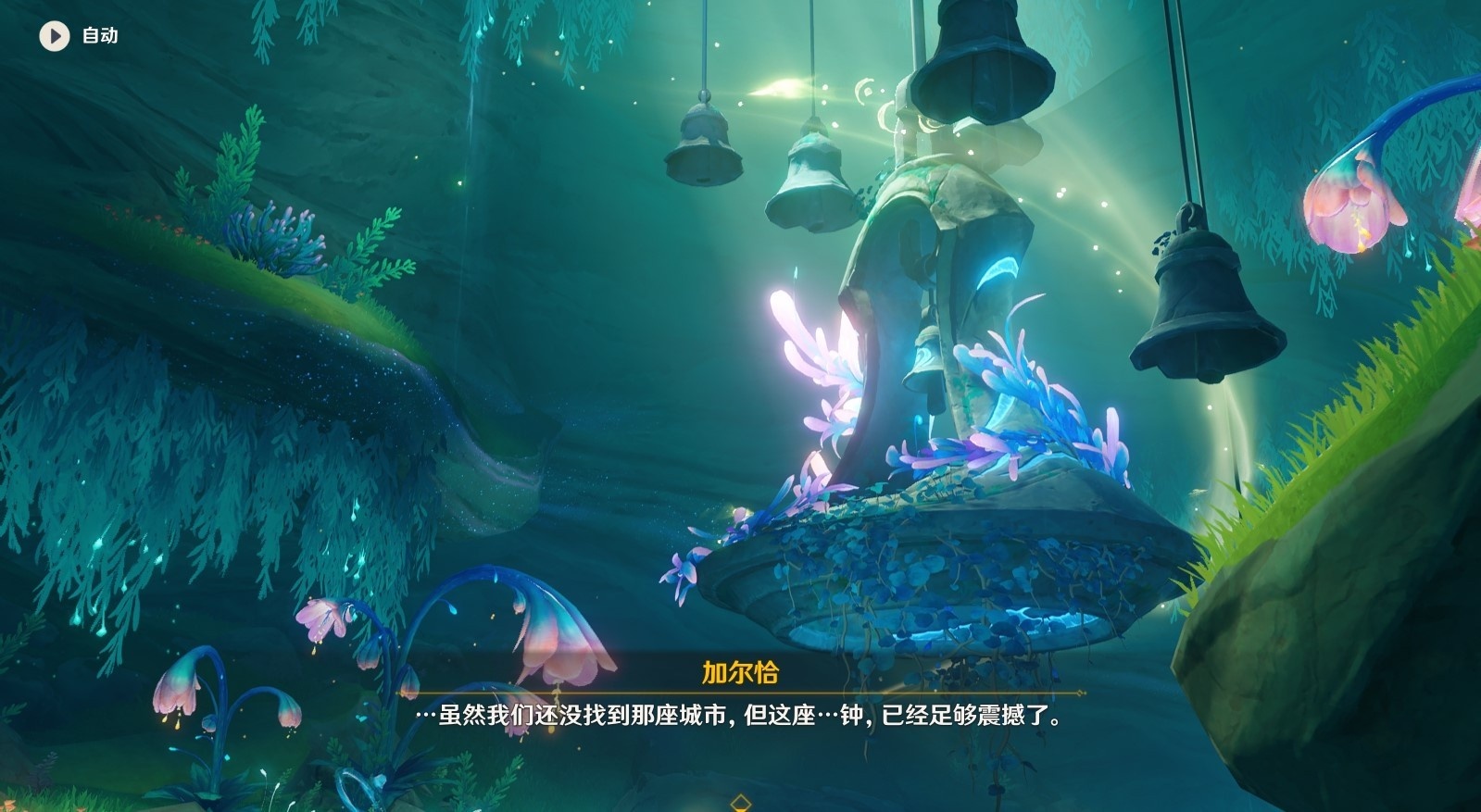
Task: Click the golden divider line under 加尔恰
Action: pos(741,692)
